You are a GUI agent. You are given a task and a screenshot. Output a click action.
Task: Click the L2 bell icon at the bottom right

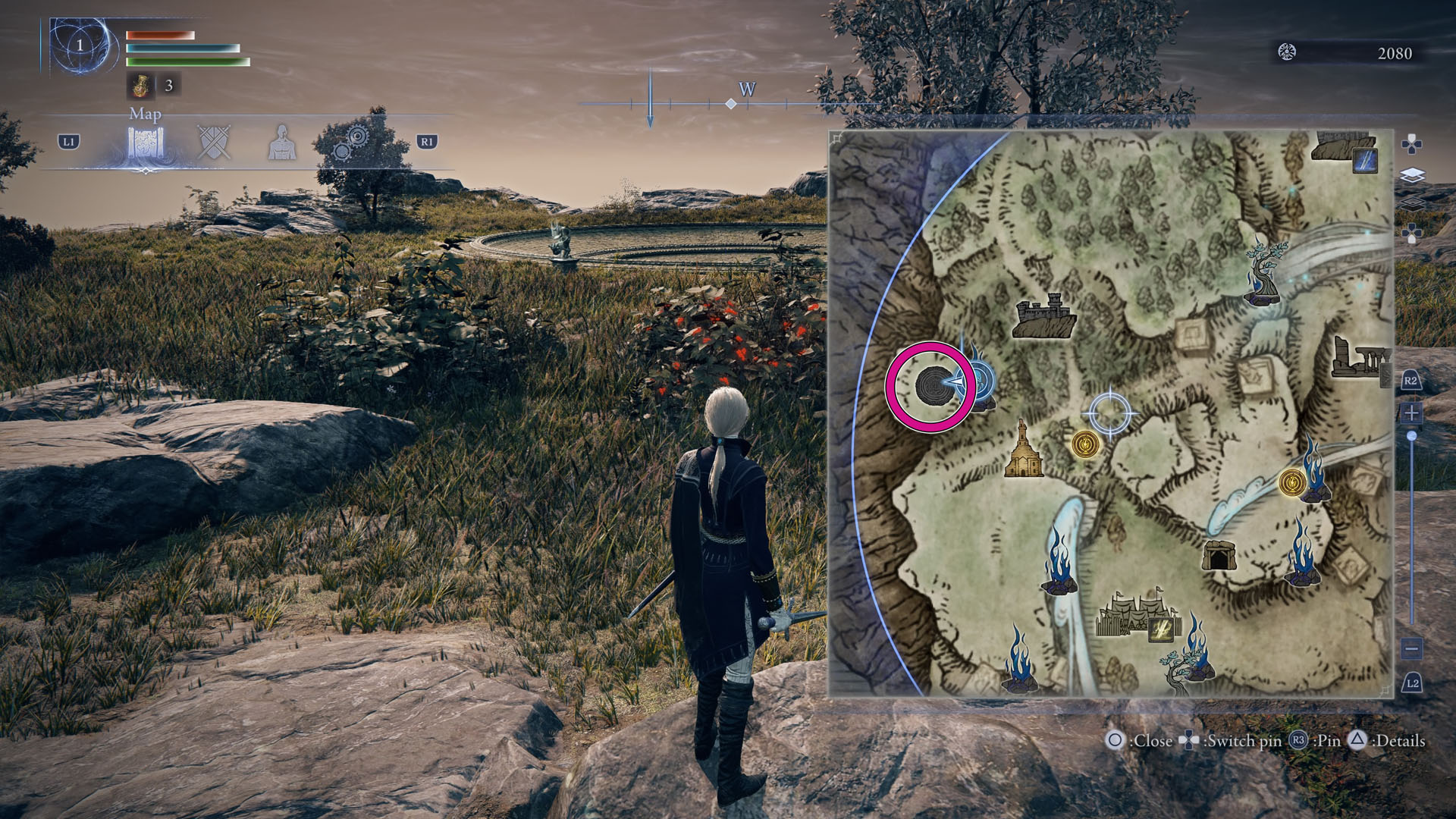(x=1412, y=683)
